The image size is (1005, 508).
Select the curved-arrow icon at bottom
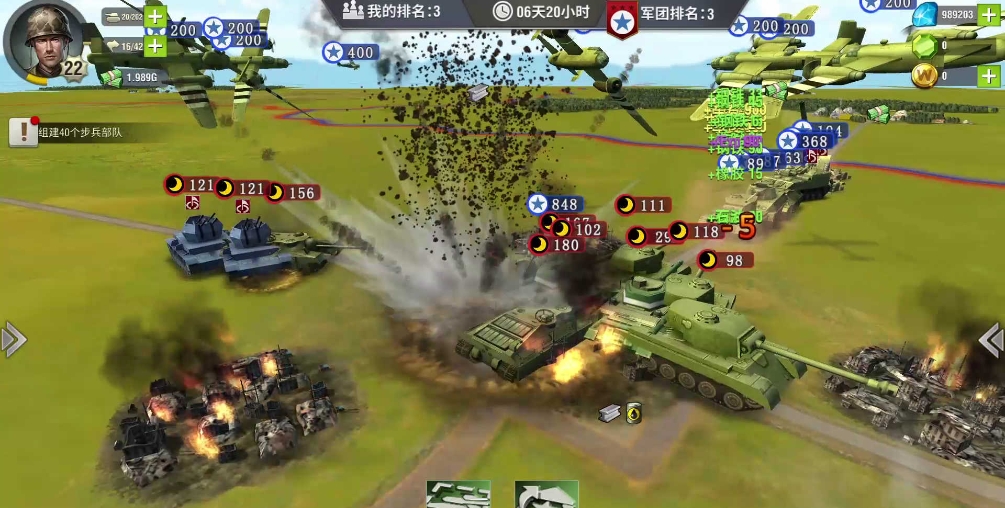(546, 494)
